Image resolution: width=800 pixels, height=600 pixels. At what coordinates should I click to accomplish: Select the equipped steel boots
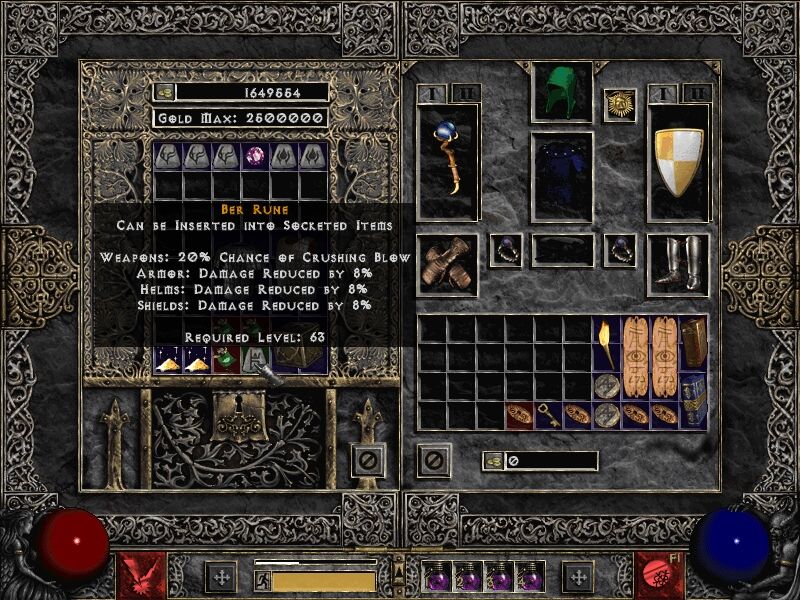[679, 265]
